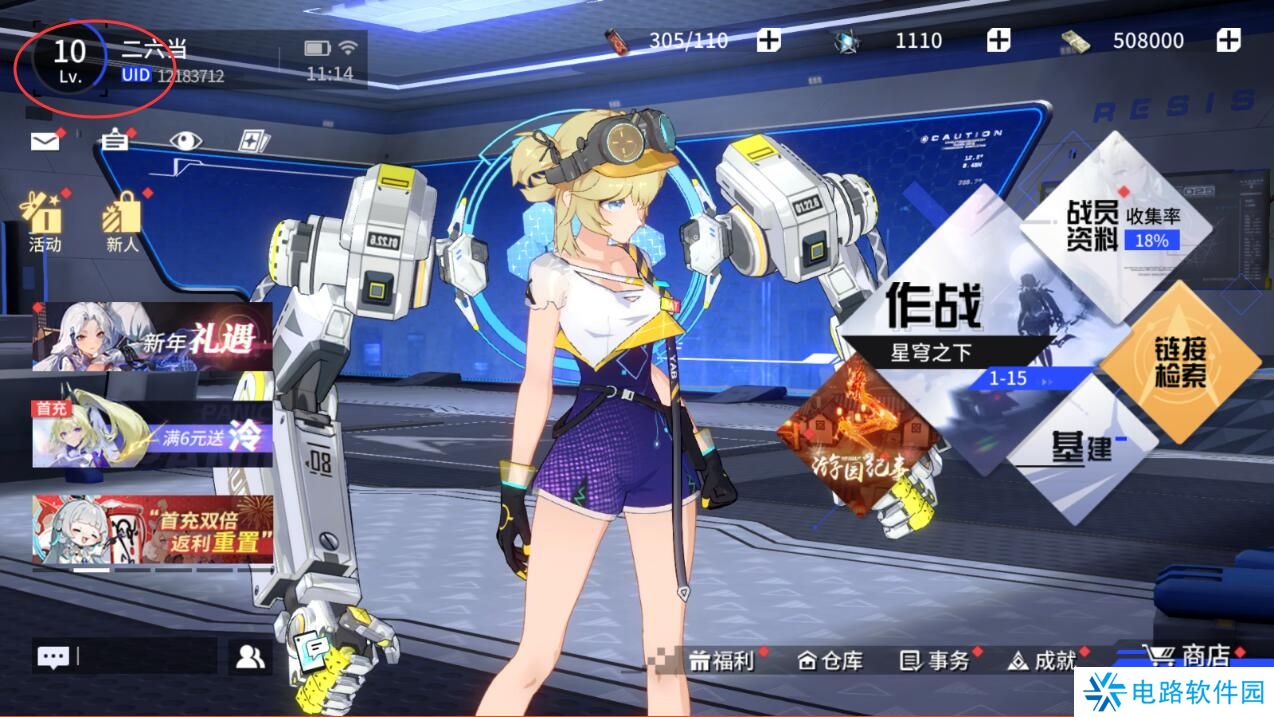1274x717 pixels.
Task: Open the 成就 achievements menu
Action: click(1044, 660)
